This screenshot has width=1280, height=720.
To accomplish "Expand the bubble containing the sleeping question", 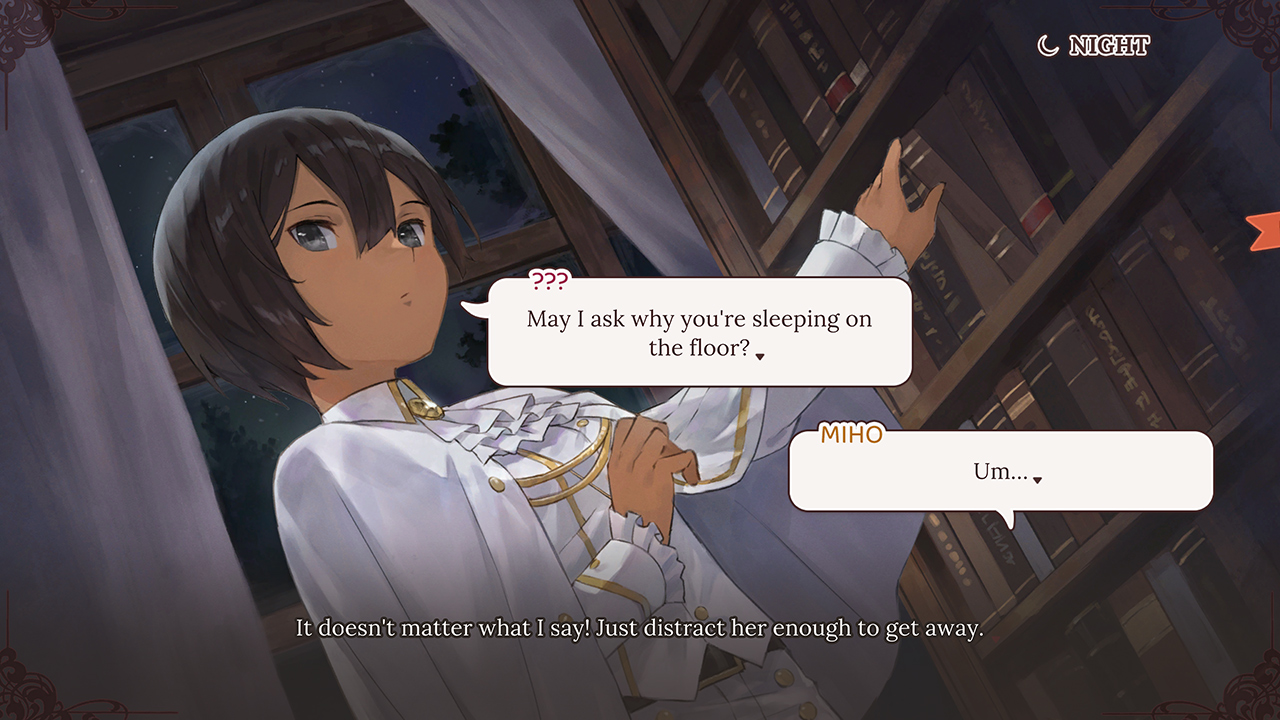I will [x=700, y=332].
